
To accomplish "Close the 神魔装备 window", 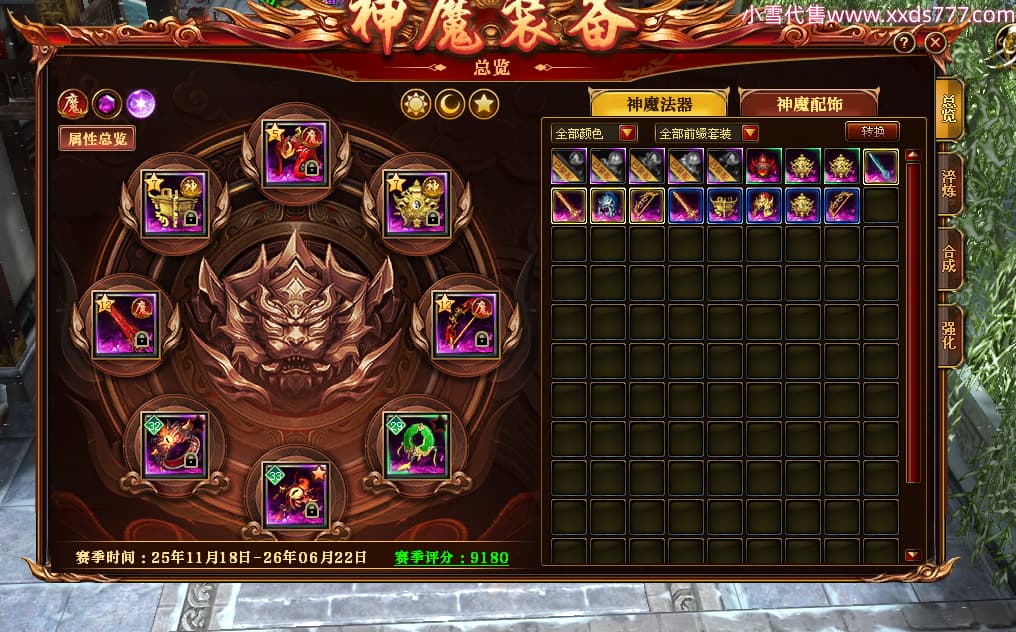I will [935, 43].
